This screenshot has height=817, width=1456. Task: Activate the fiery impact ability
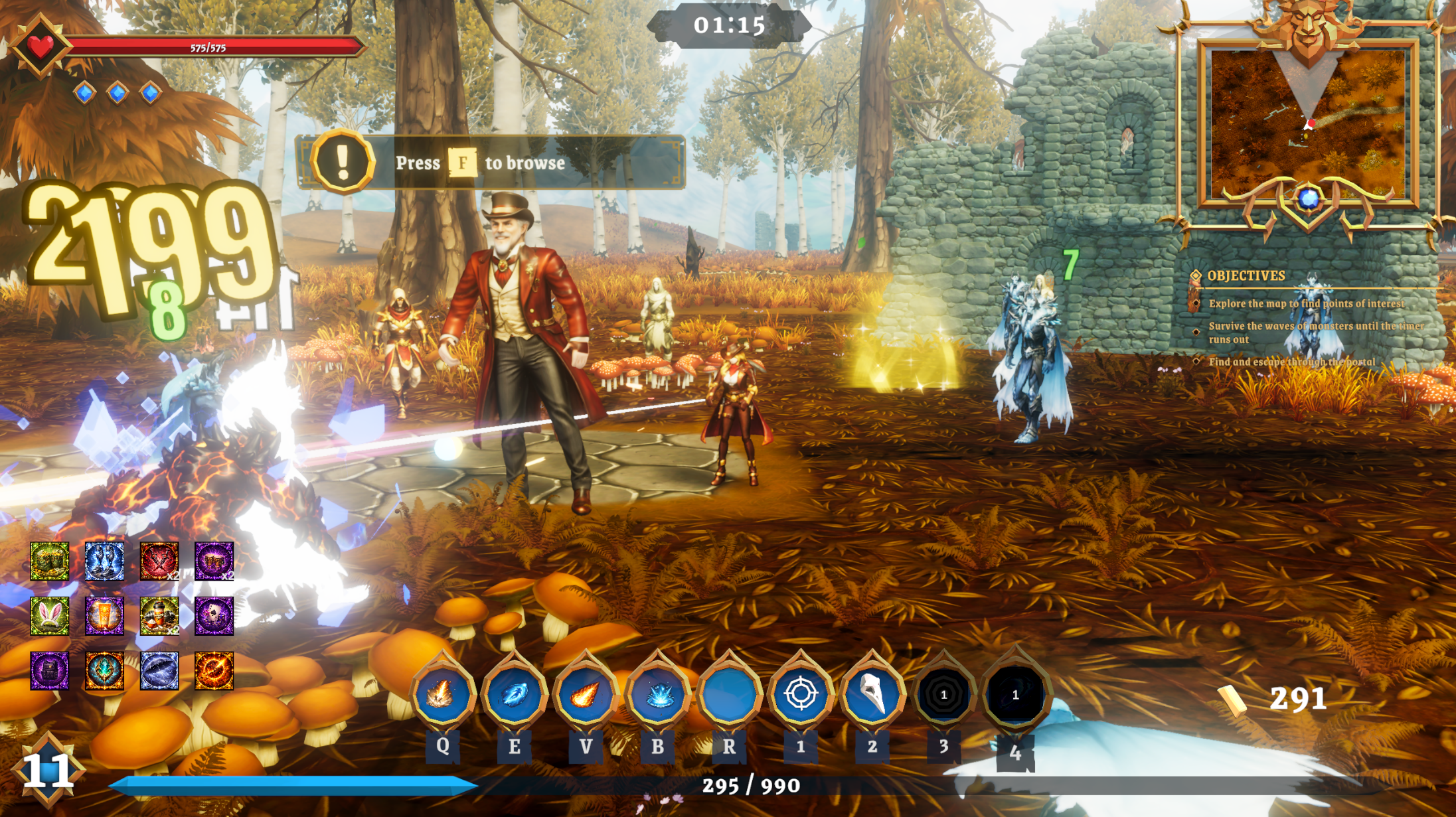pyautogui.click(x=442, y=694)
